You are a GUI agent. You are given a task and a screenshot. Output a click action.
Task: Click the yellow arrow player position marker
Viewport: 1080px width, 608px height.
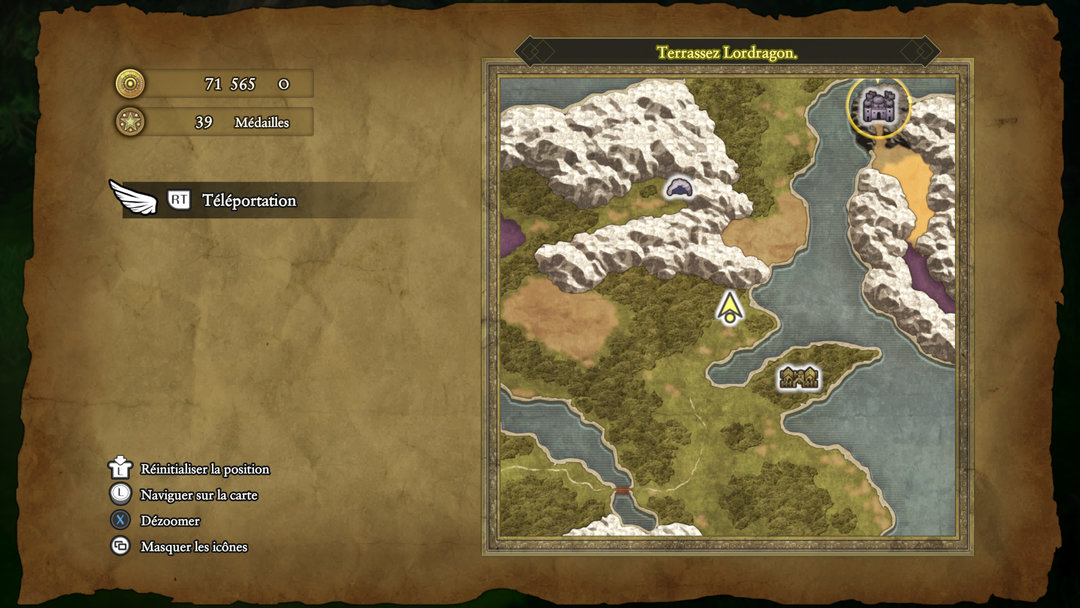pyautogui.click(x=731, y=308)
